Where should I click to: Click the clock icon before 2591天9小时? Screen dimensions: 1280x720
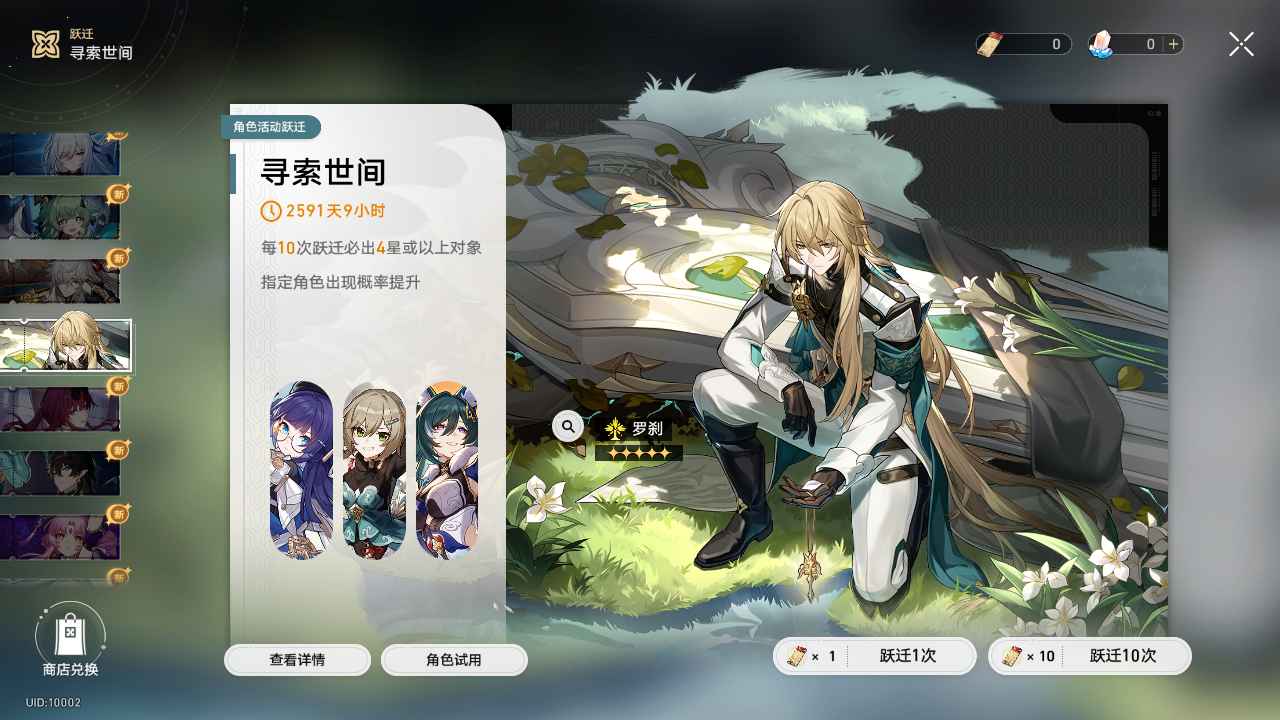click(x=269, y=211)
